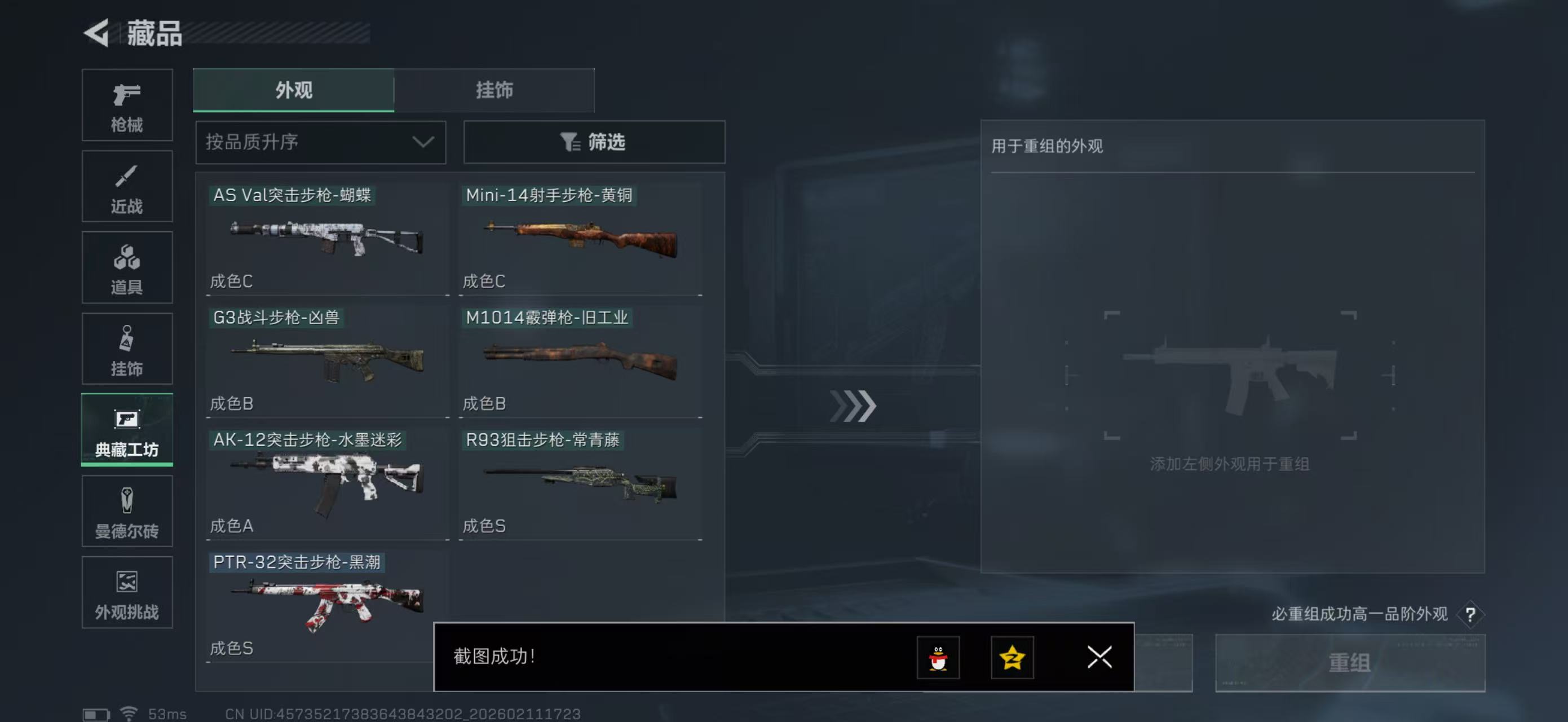Expand the quality sort options chevron

pyautogui.click(x=423, y=142)
